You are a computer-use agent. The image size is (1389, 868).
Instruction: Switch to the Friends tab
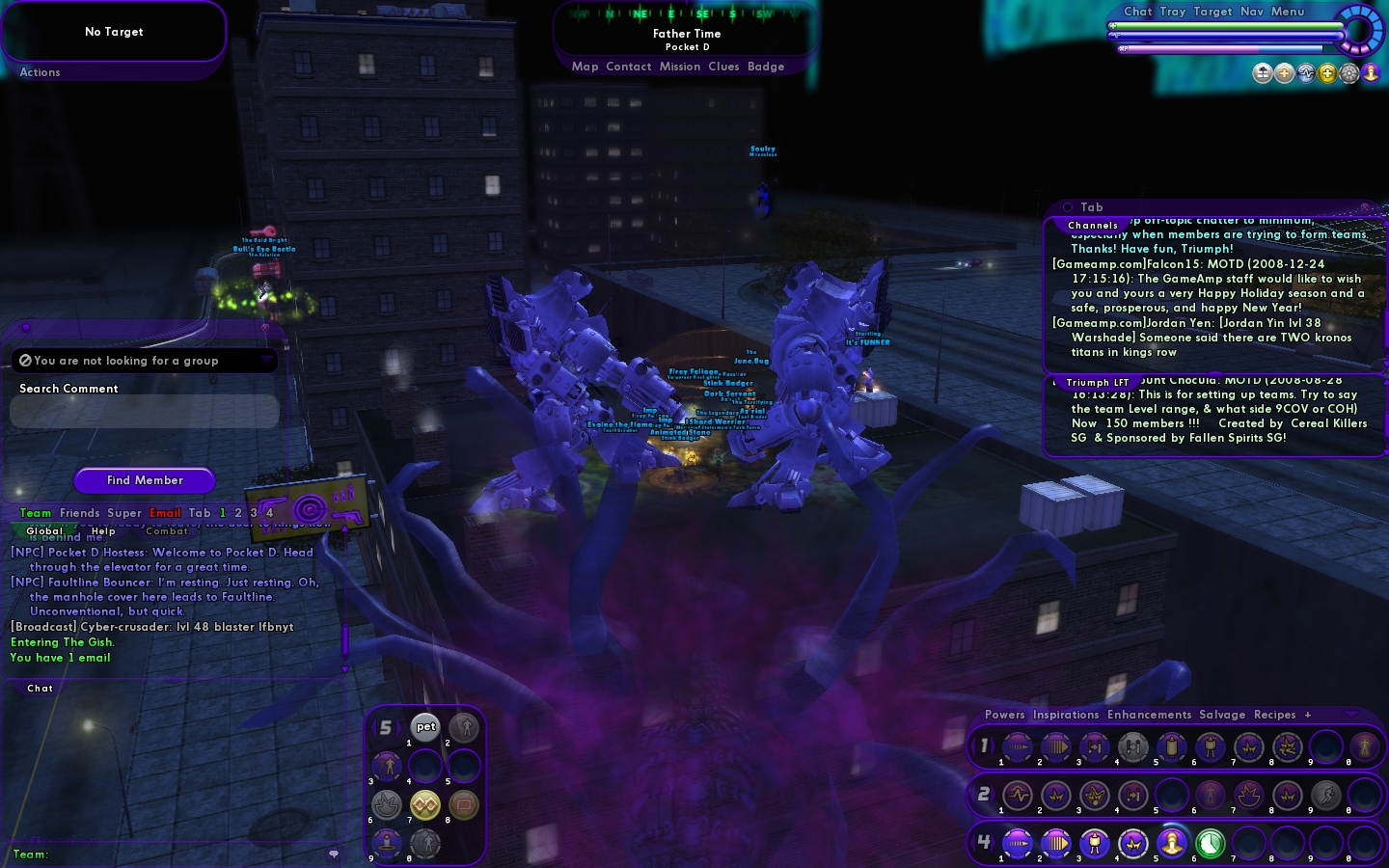79,513
